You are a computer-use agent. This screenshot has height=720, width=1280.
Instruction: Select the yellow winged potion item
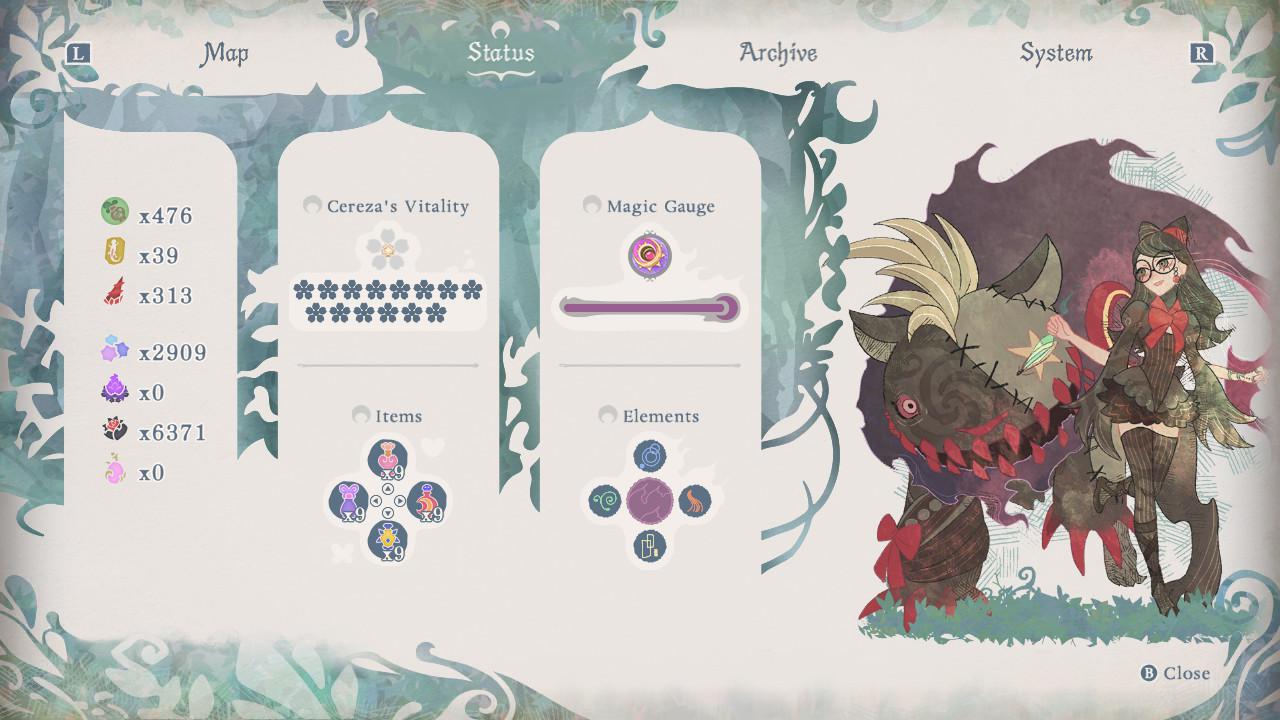(387, 541)
